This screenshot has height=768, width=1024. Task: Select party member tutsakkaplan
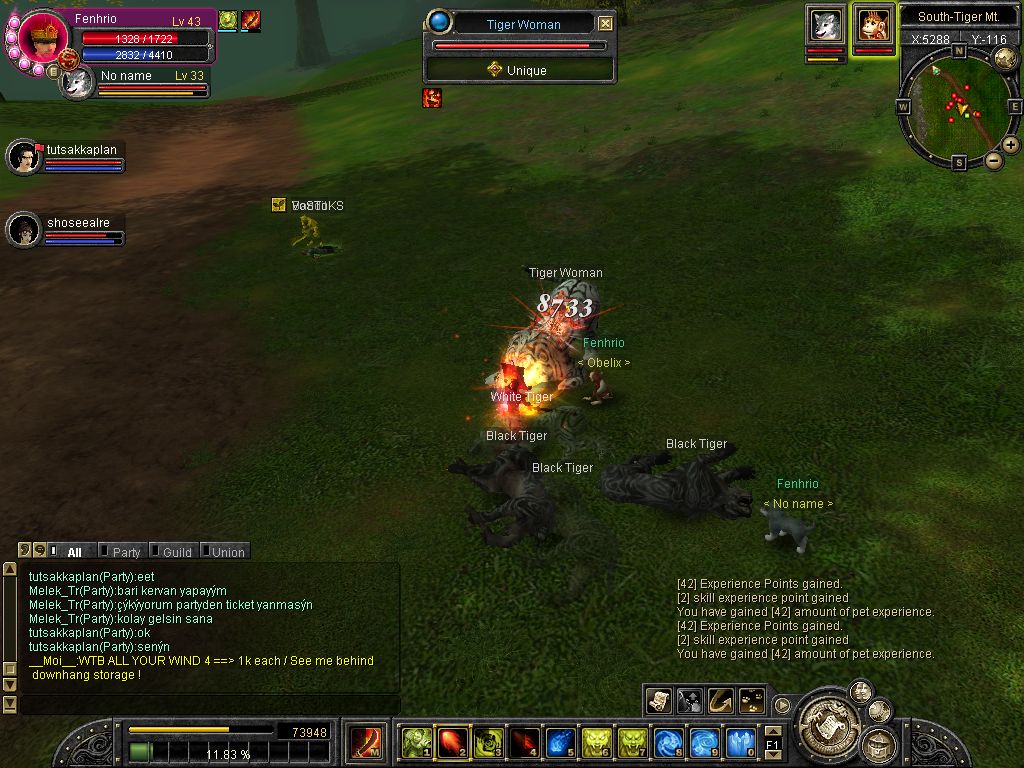pos(24,156)
